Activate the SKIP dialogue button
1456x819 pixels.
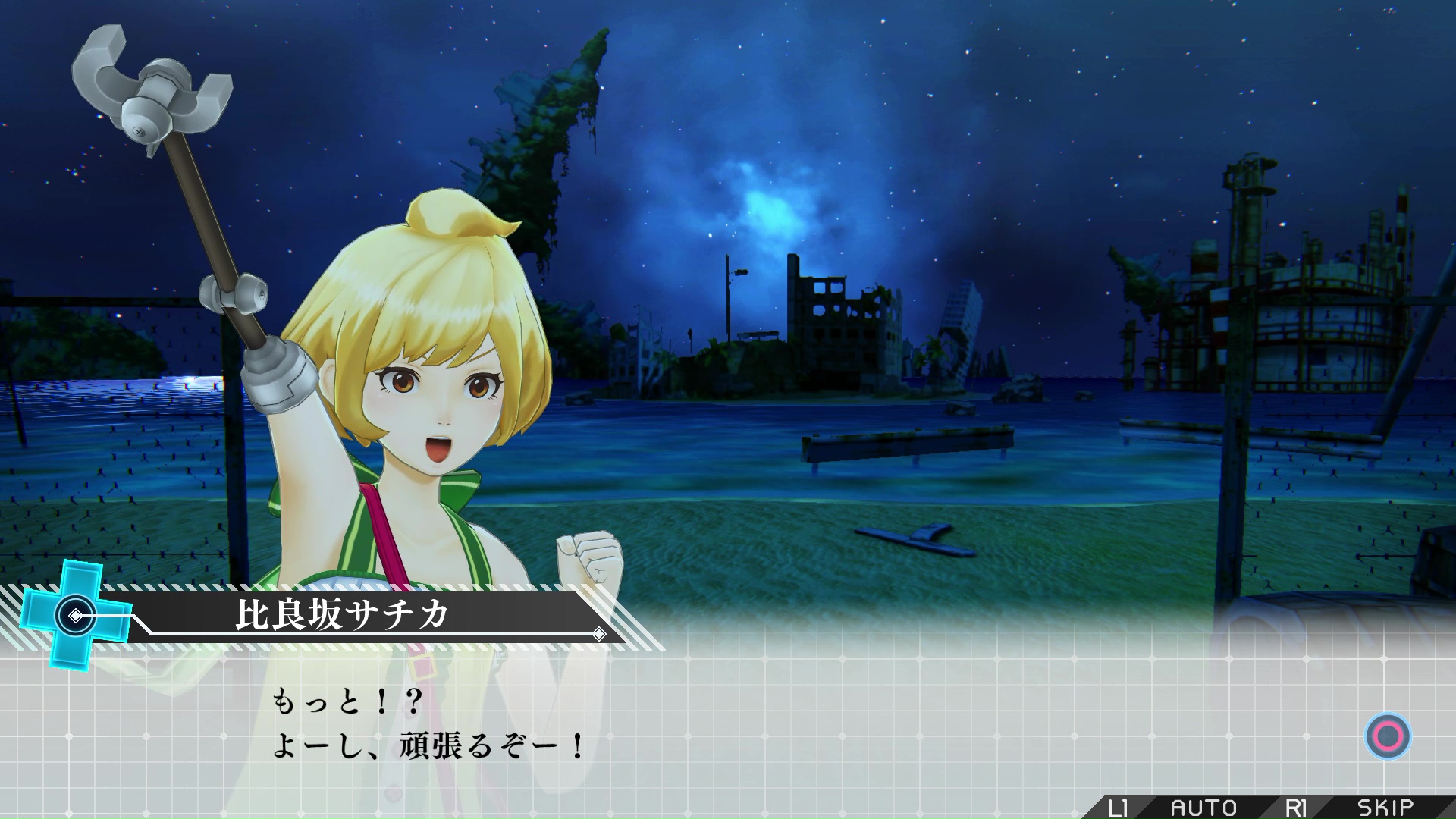tap(1385, 808)
